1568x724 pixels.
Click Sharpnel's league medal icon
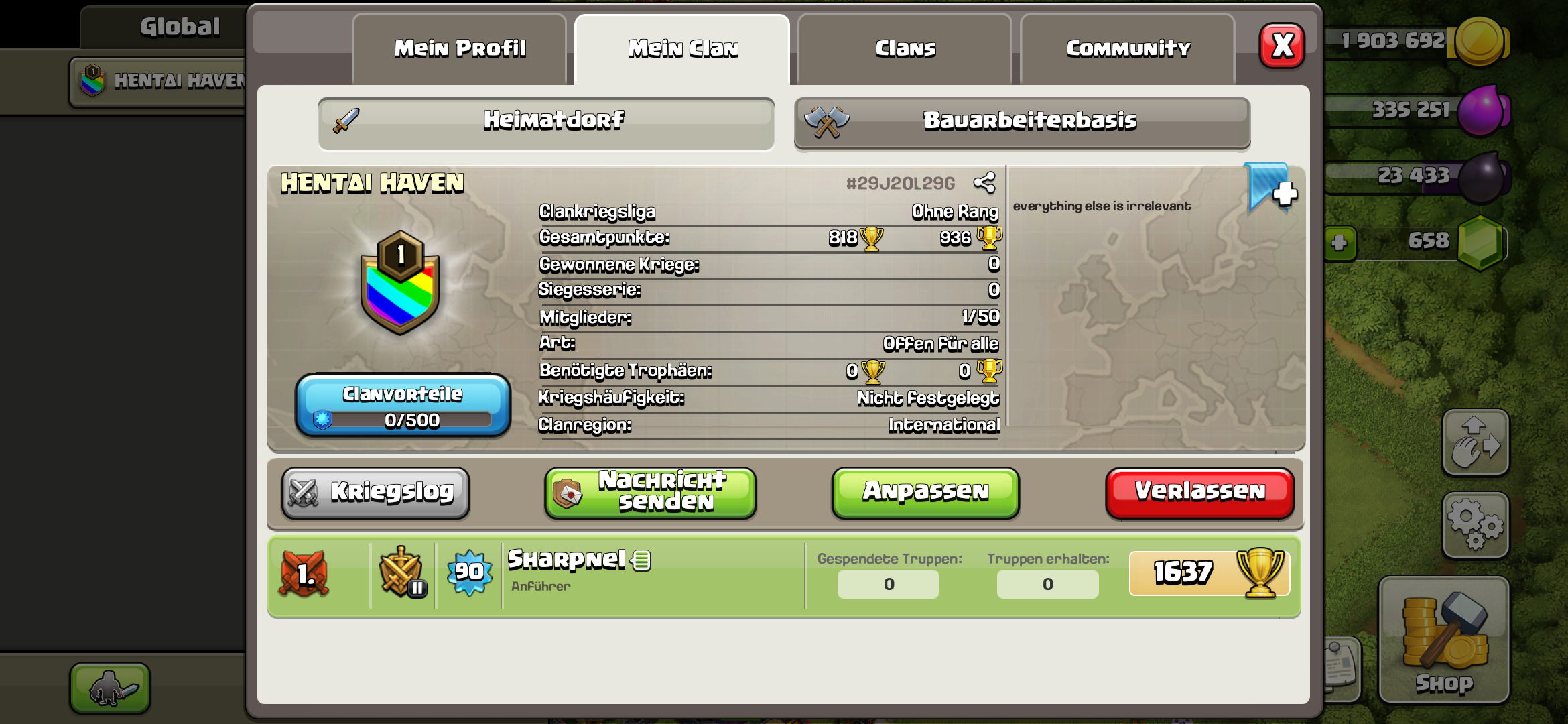click(403, 573)
